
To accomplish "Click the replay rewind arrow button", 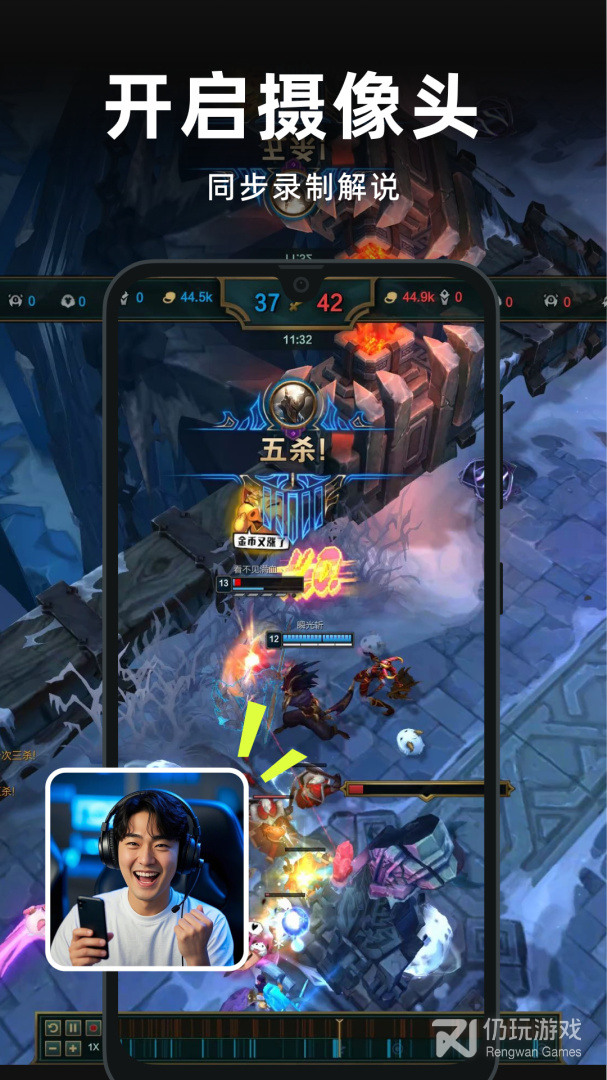I will [53, 1027].
